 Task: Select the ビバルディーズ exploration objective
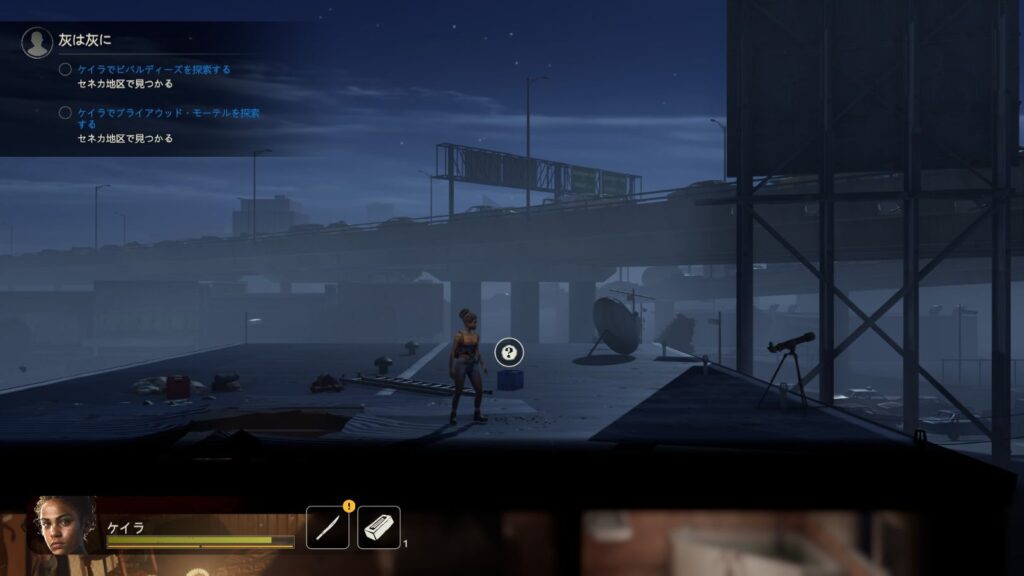tap(154, 70)
